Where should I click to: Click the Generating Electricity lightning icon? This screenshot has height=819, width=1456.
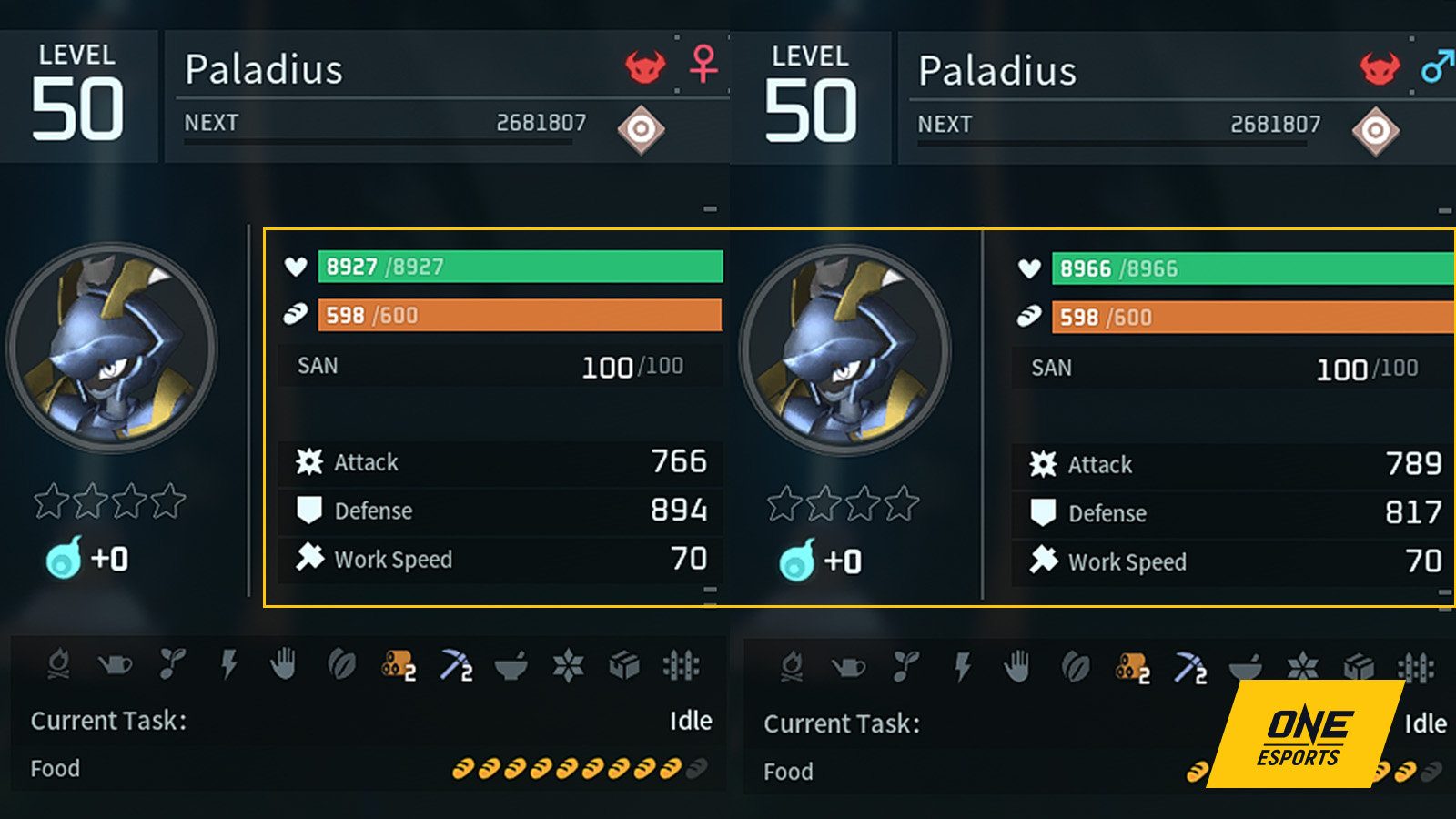click(229, 664)
